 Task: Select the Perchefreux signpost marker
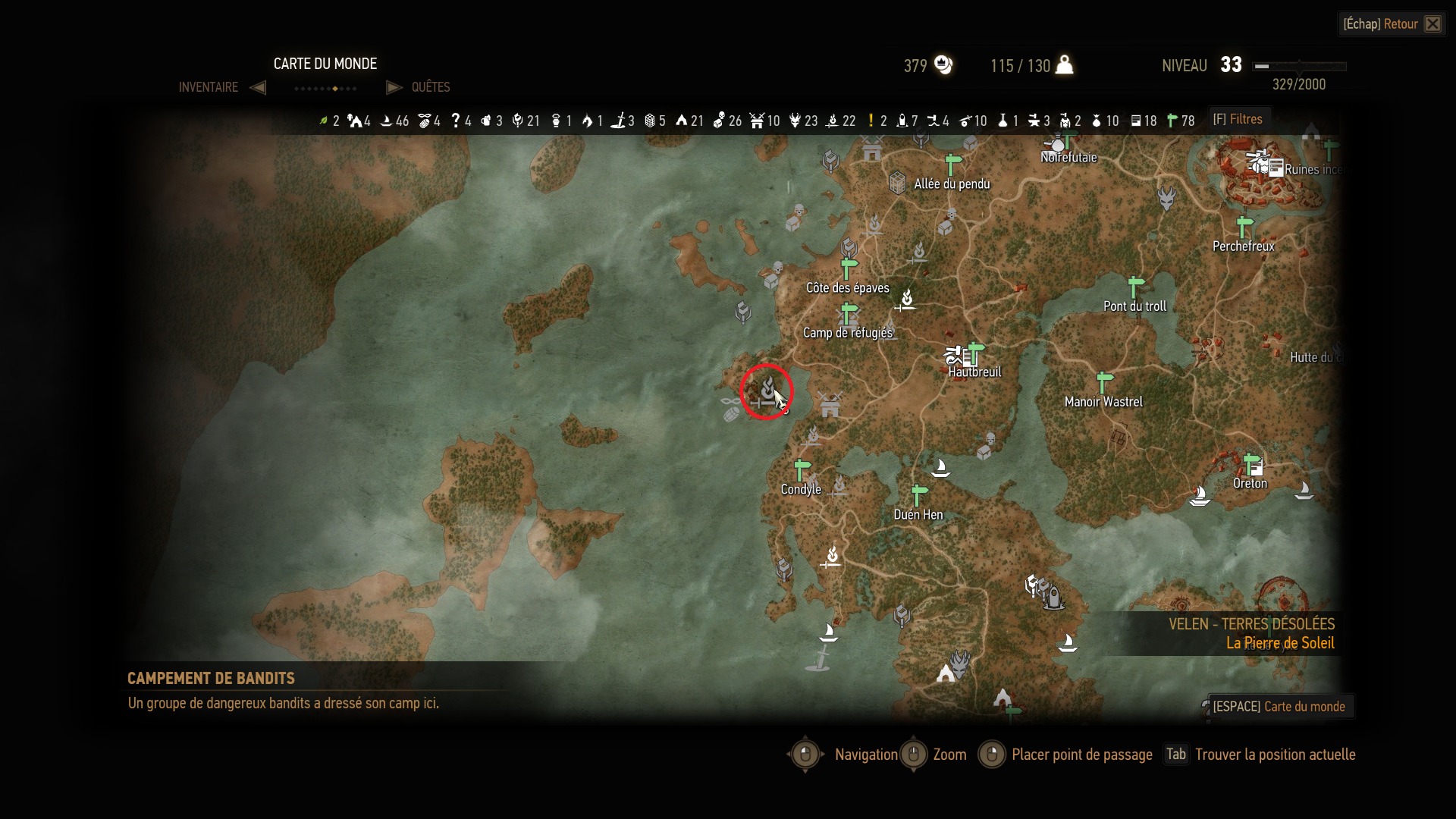coord(1244,227)
